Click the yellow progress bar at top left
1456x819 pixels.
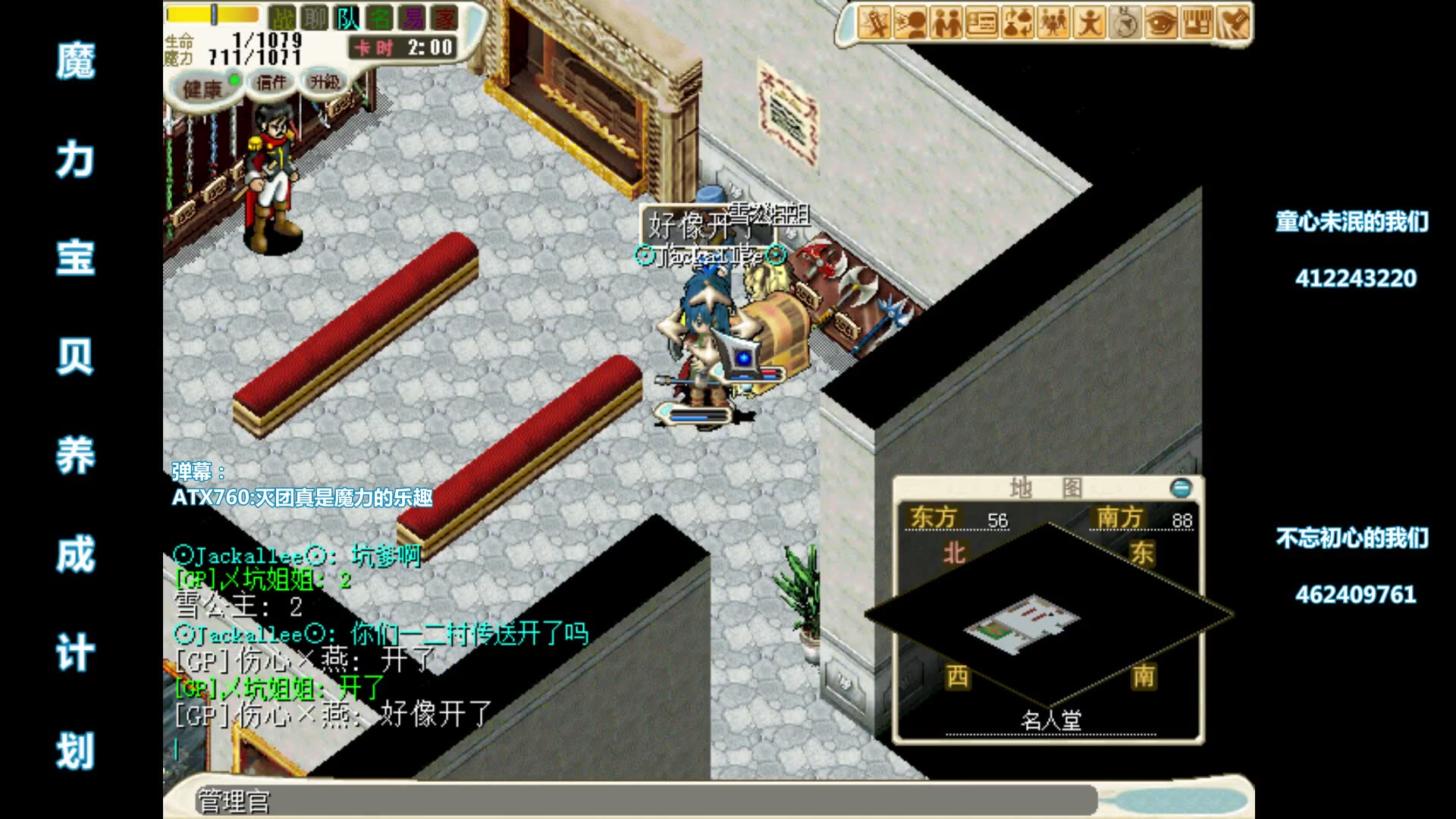[212, 15]
